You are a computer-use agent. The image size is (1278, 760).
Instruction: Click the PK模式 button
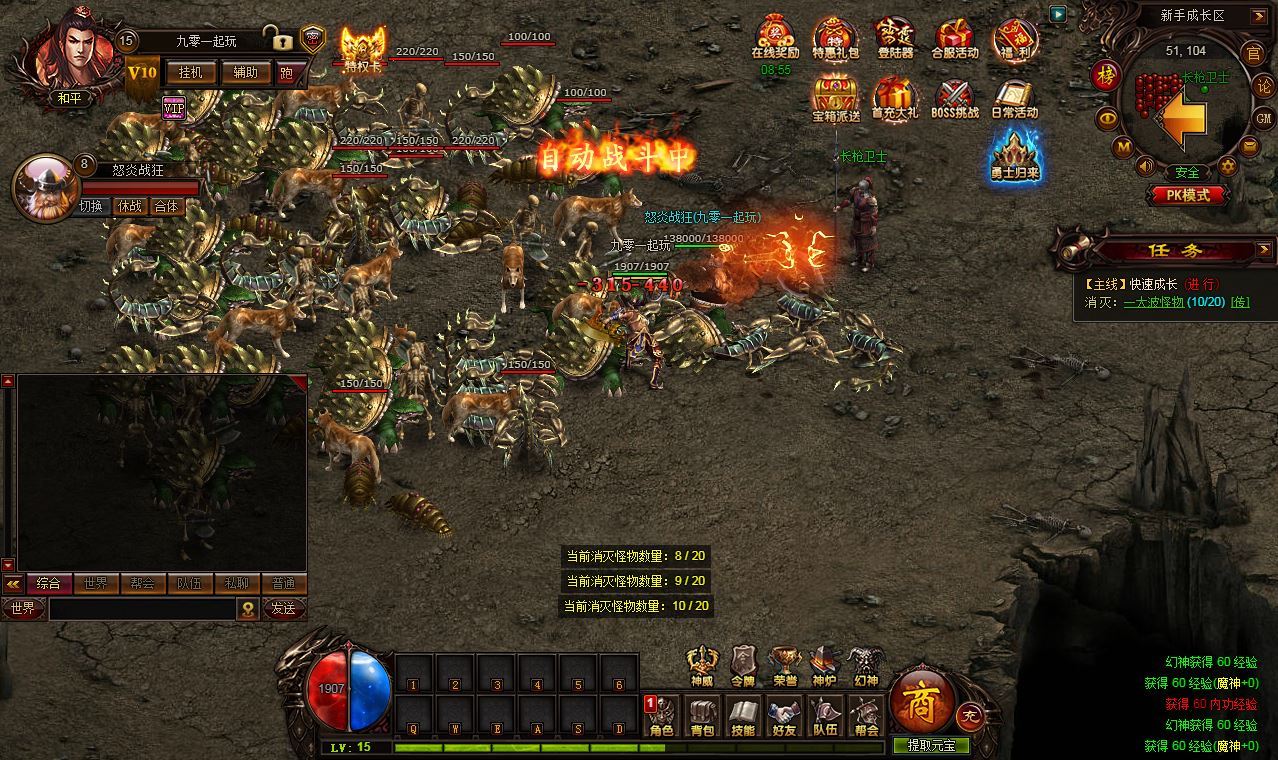click(x=1188, y=195)
